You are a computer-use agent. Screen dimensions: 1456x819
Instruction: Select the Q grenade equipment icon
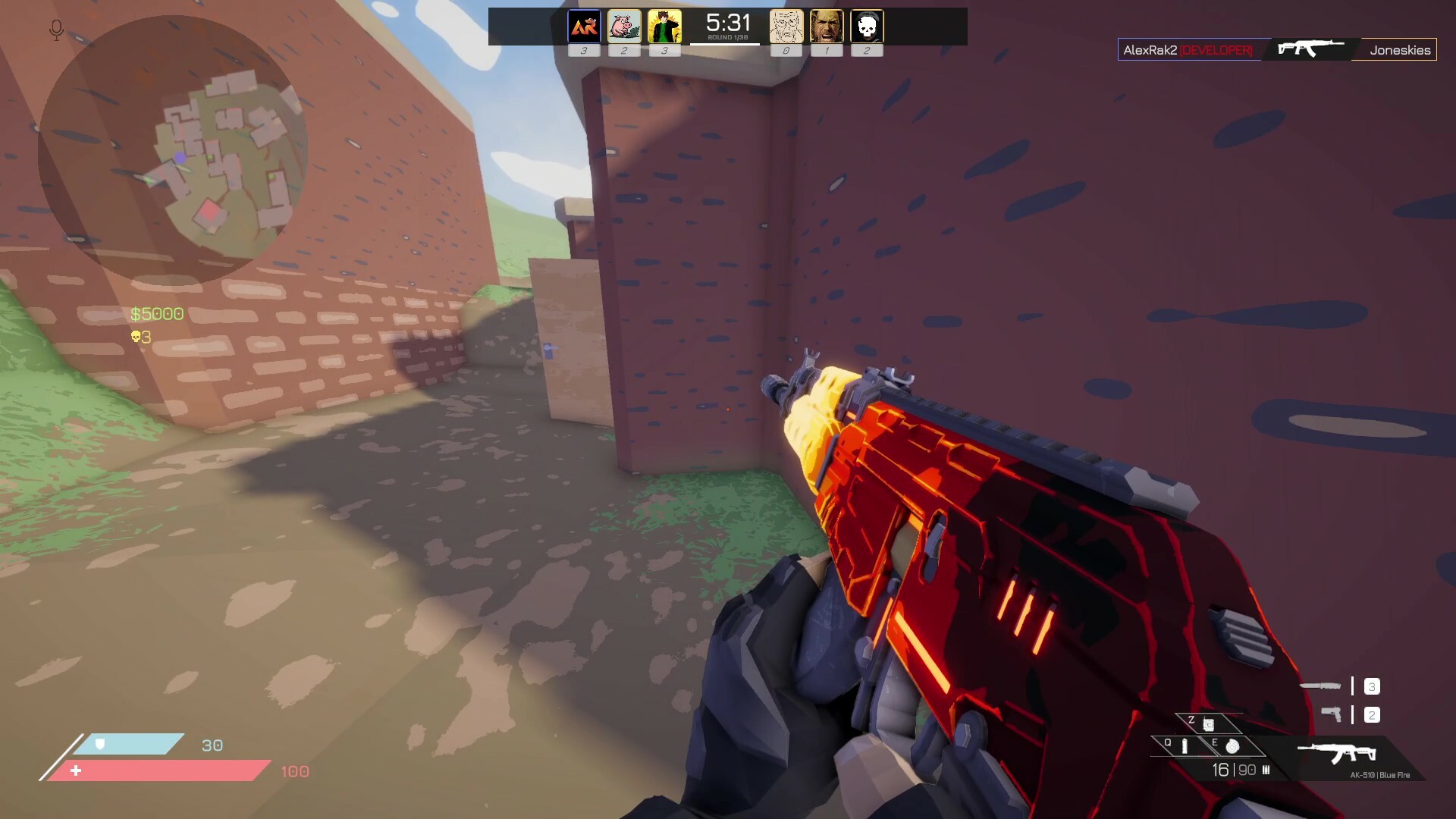coord(1185,745)
